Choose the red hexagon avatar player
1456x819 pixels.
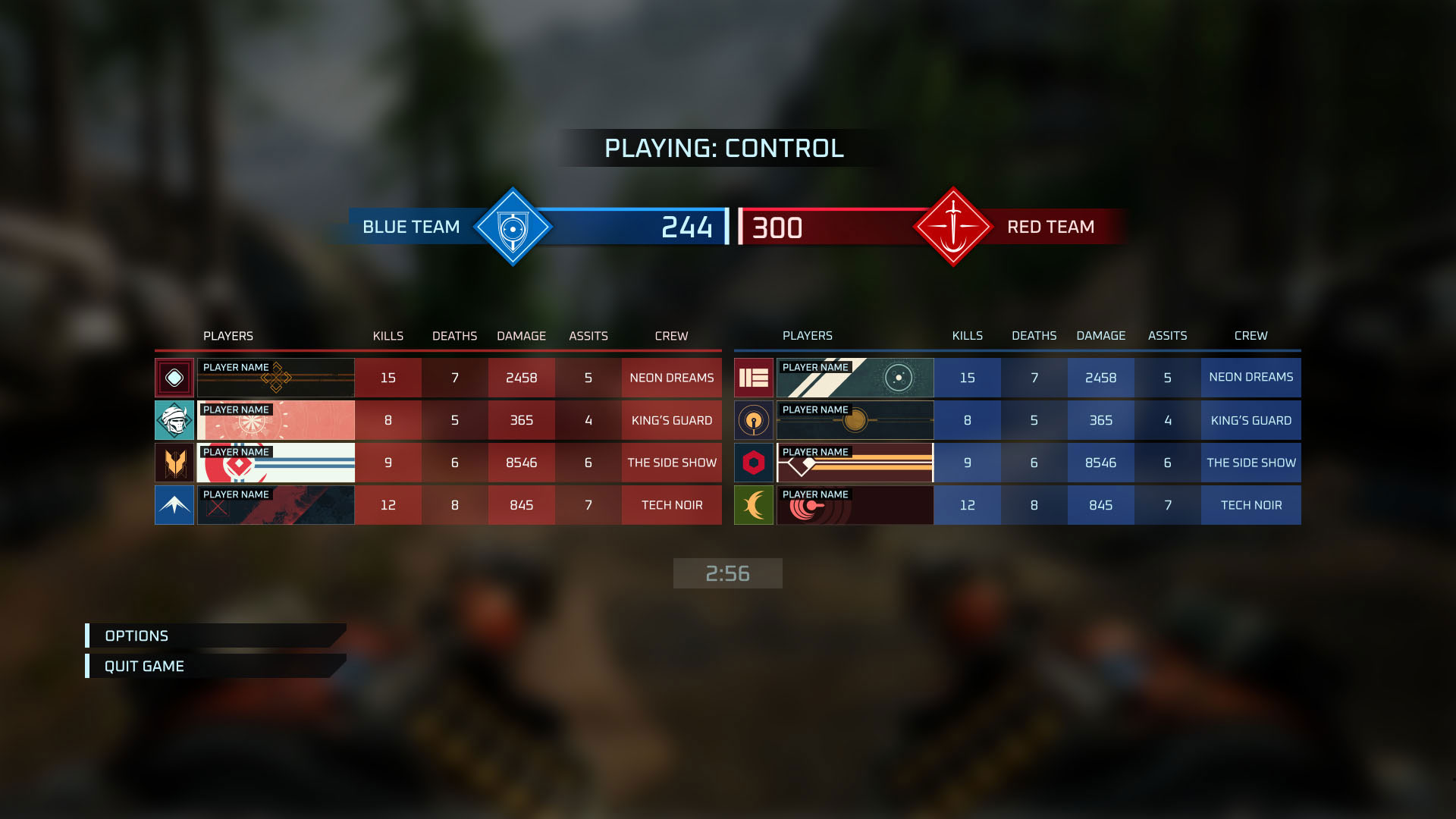(x=754, y=463)
